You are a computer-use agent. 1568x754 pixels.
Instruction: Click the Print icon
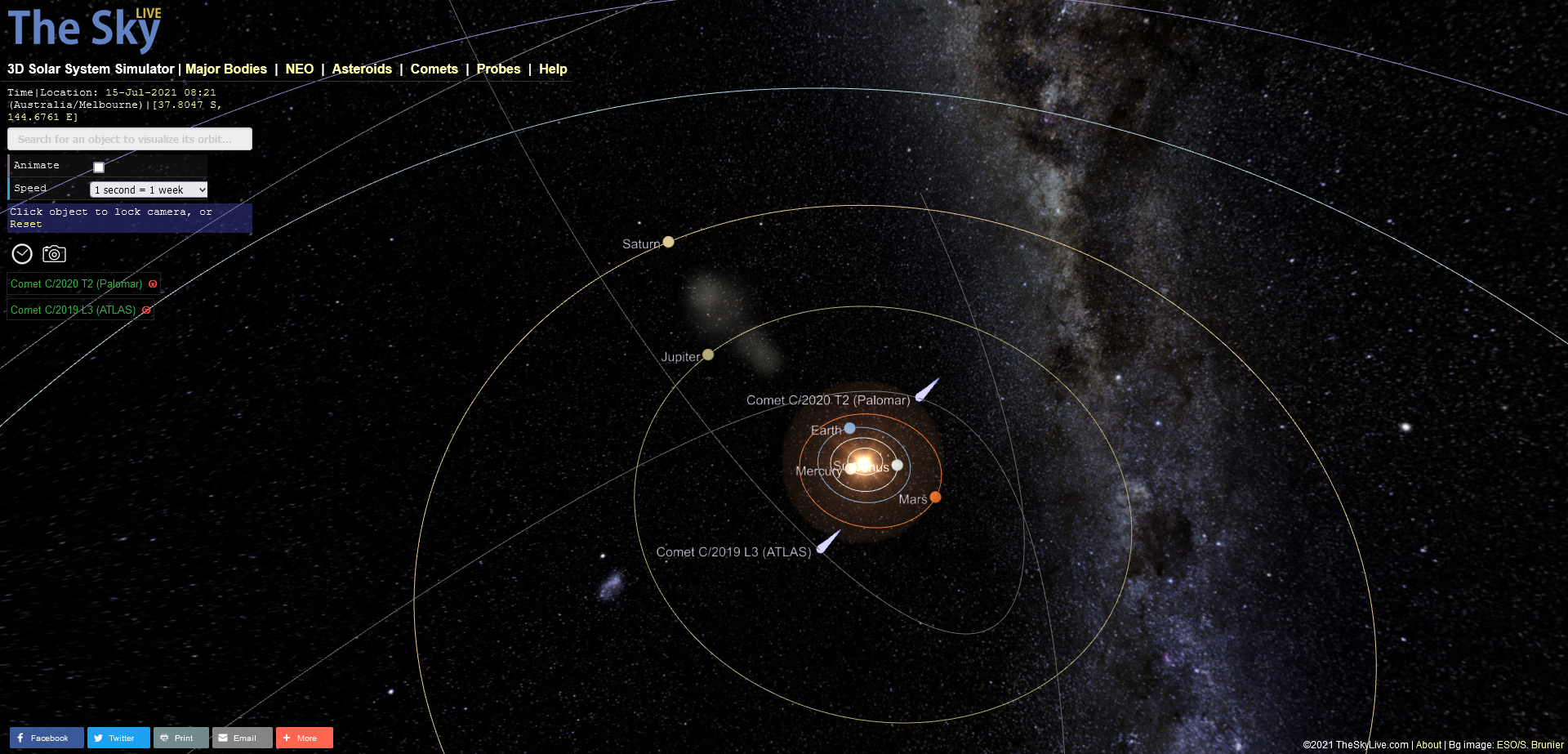(180, 737)
